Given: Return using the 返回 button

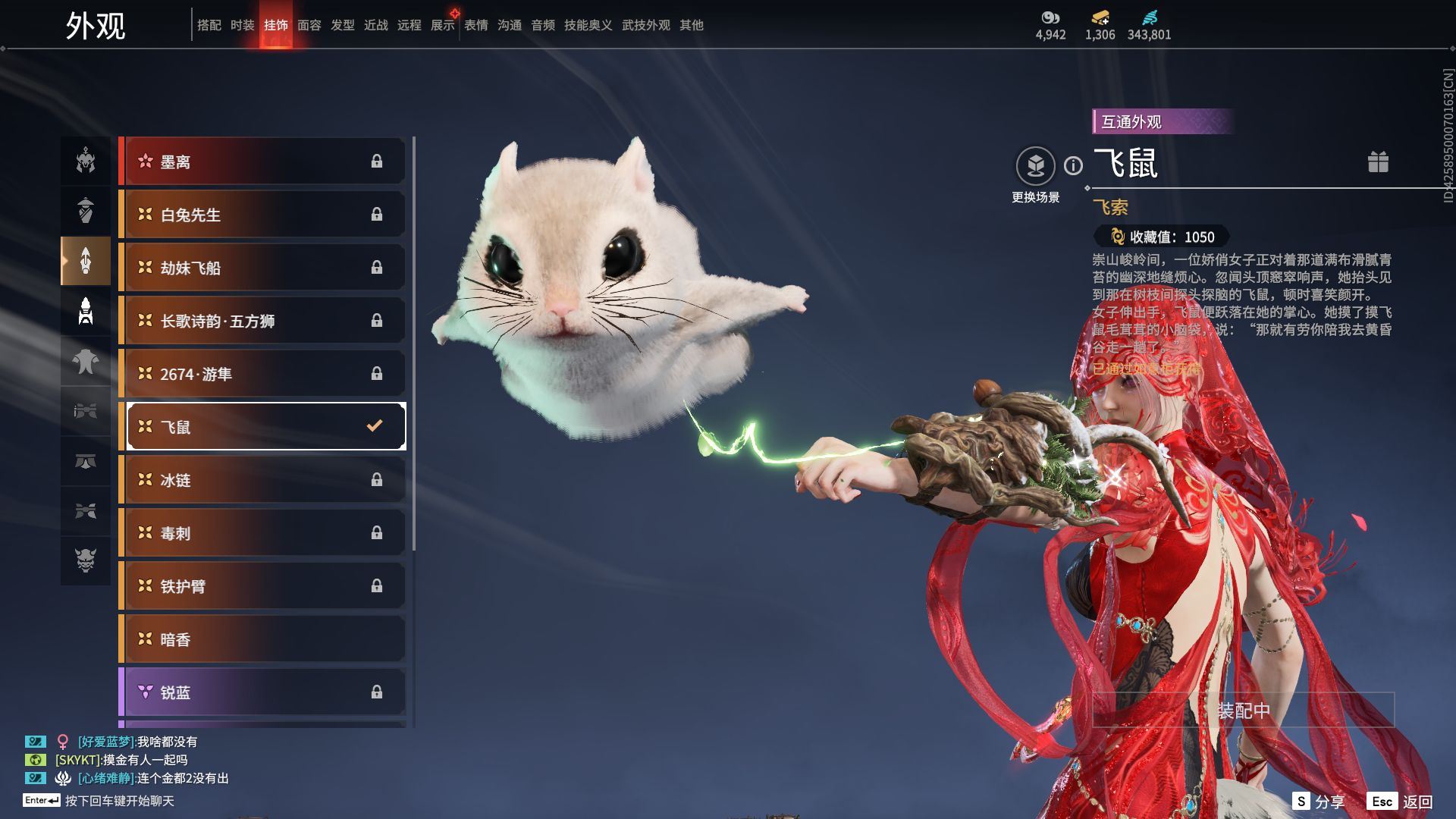Looking at the screenshot, I should click(x=1400, y=802).
